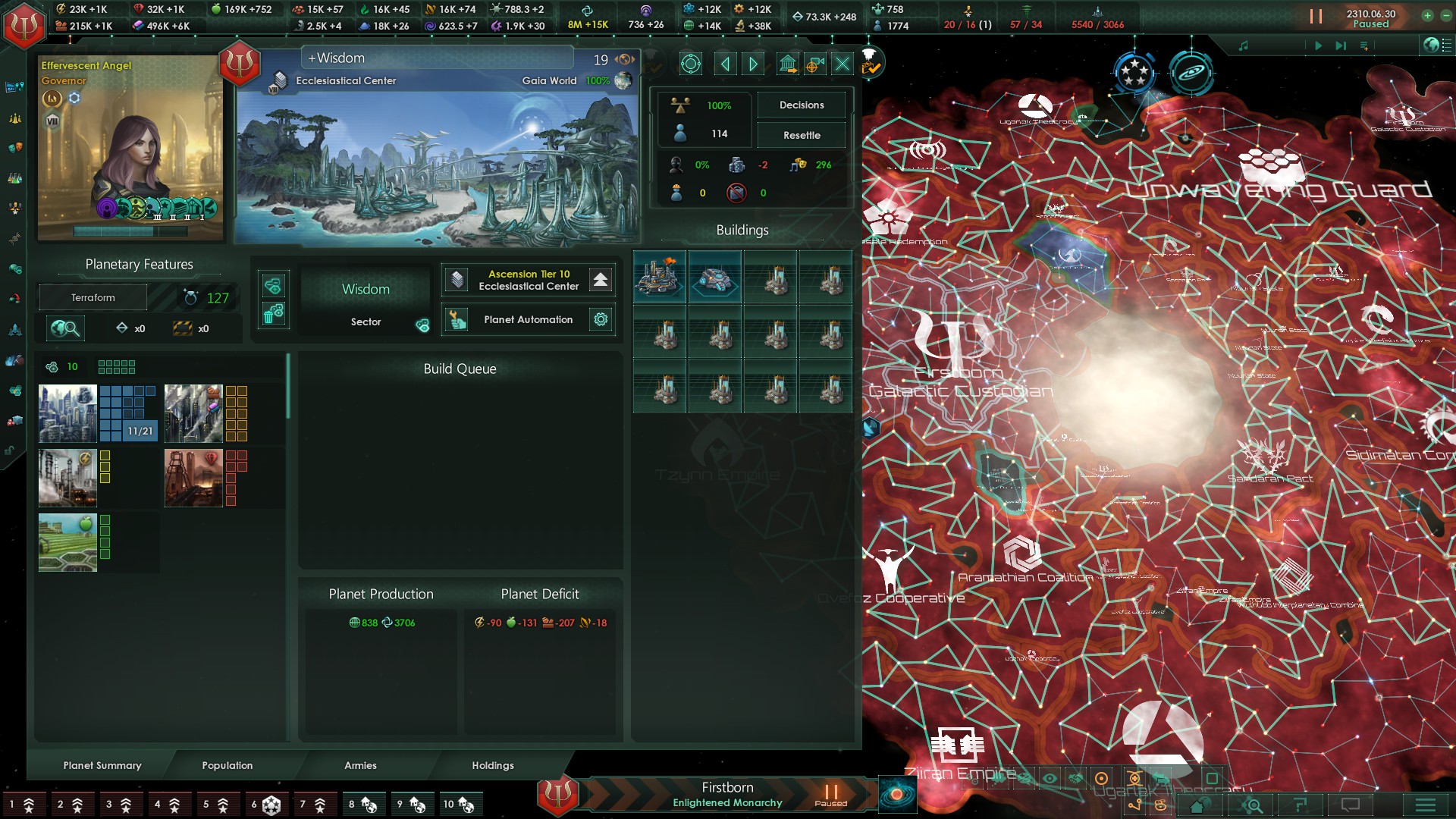Toggle governor auto-management checkmark on planet panel
Viewport: 1456px width, 819px height.
click(x=869, y=66)
